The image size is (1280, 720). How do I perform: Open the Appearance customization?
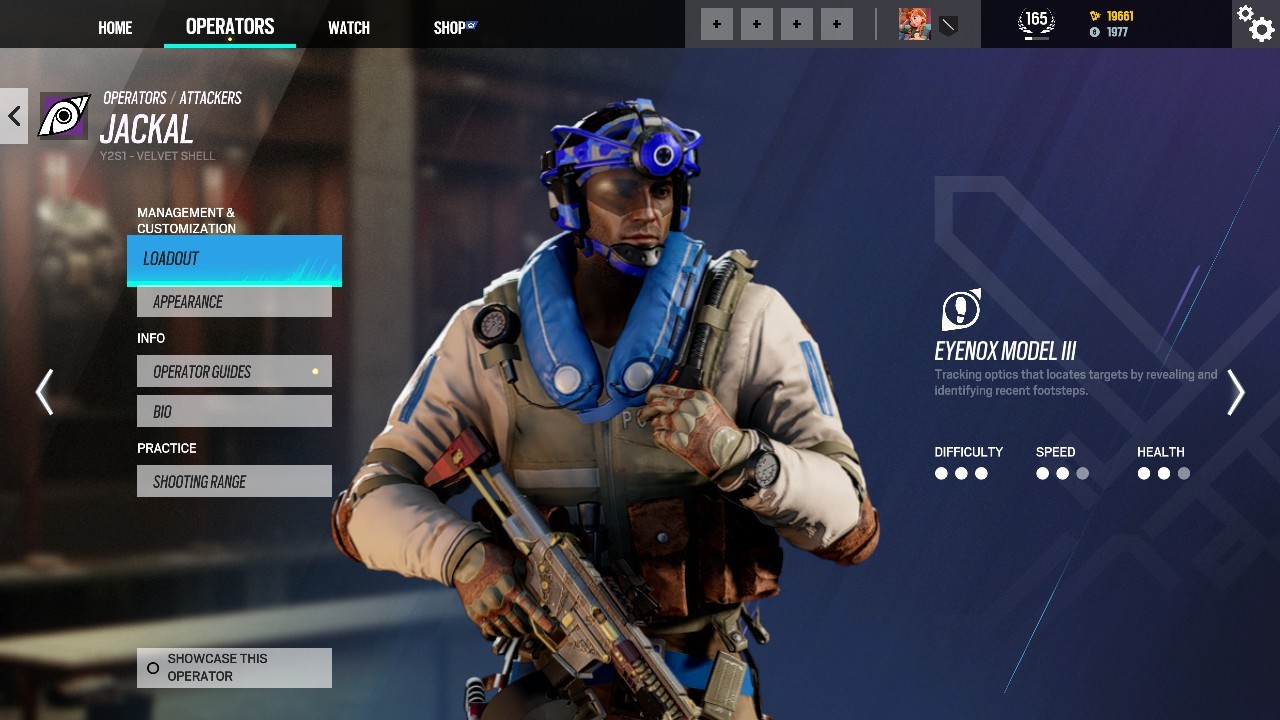pyautogui.click(x=234, y=302)
